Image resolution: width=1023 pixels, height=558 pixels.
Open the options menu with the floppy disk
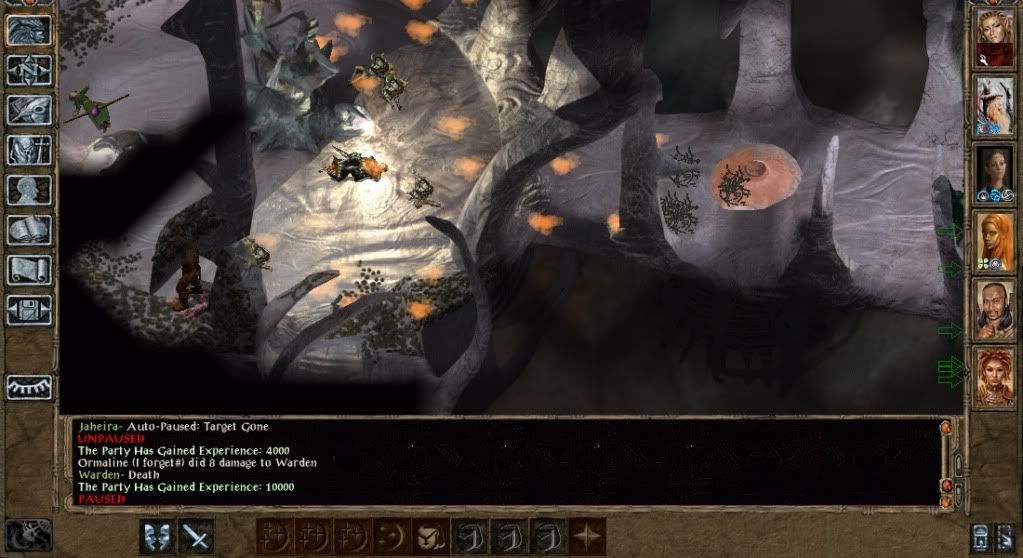[29, 309]
